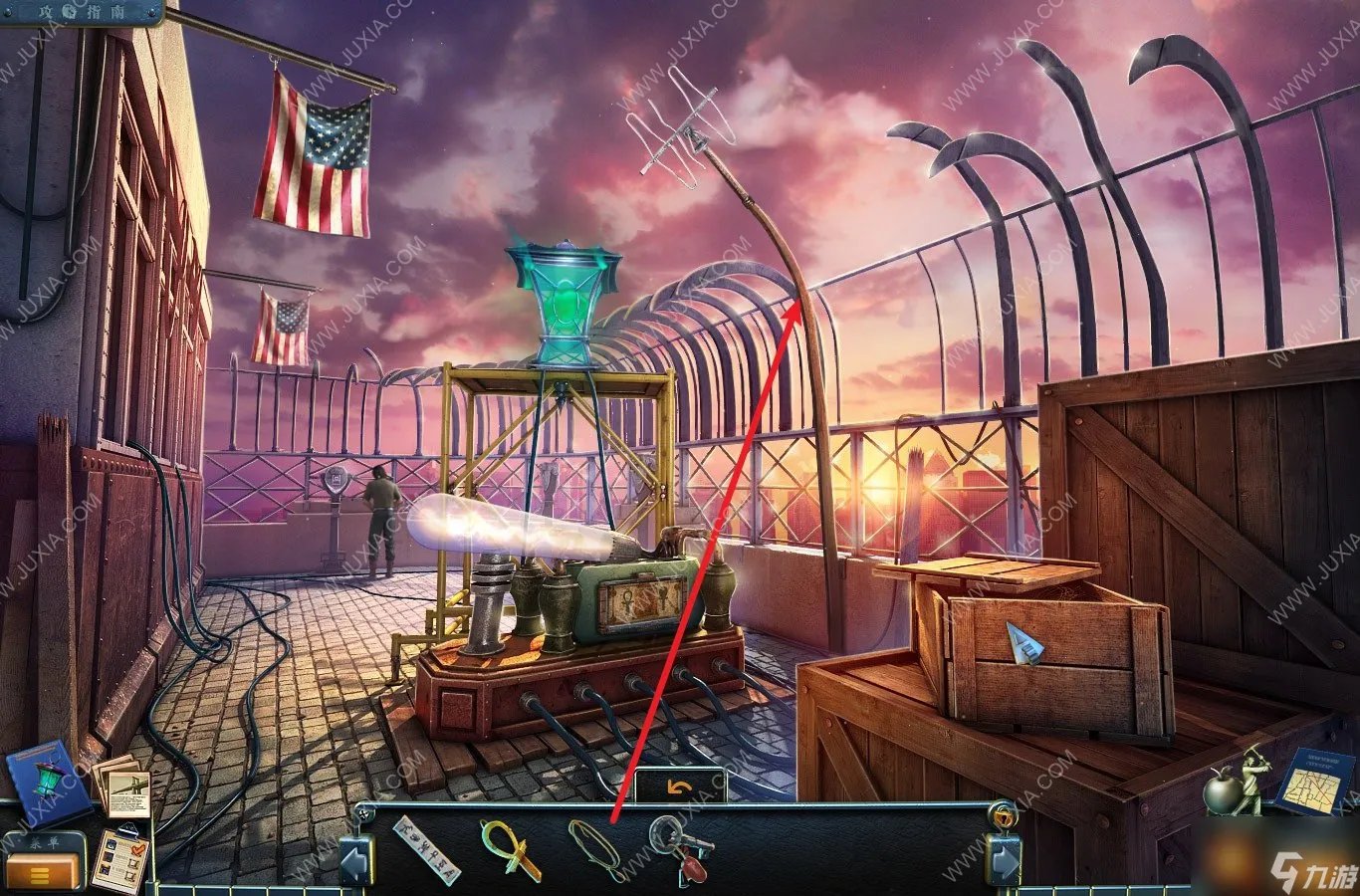Screen dimensions: 1360x896
Task: Select the golden ankh inventory item
Action: coord(510,847)
